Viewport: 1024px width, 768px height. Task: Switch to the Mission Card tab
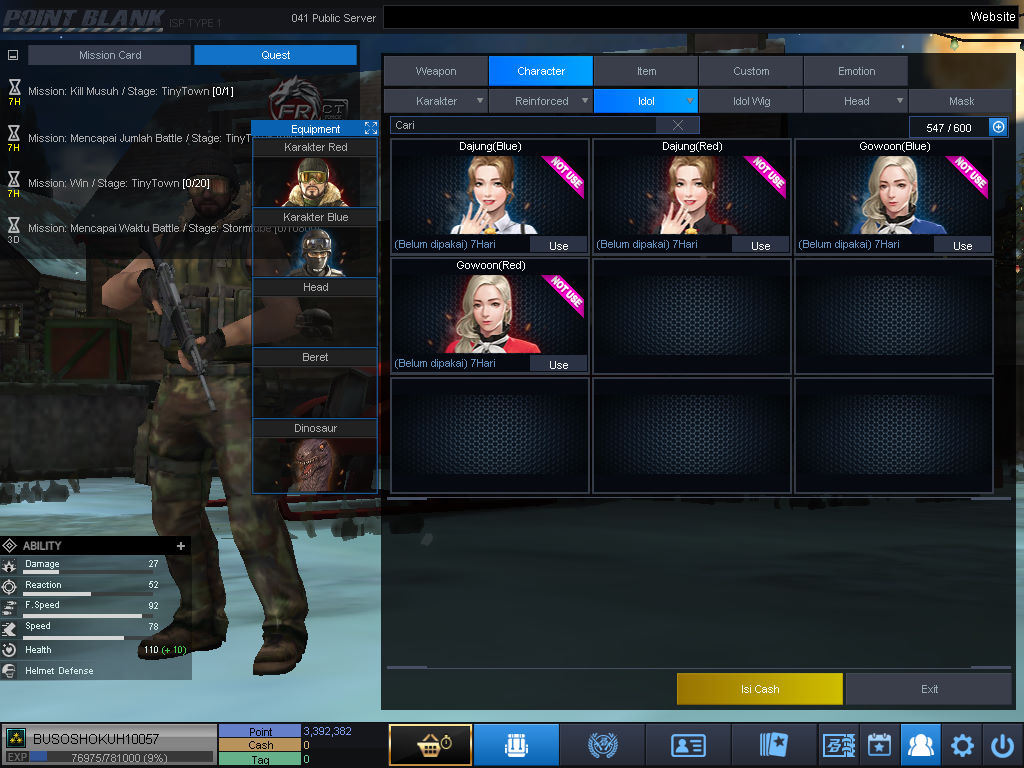click(x=110, y=55)
